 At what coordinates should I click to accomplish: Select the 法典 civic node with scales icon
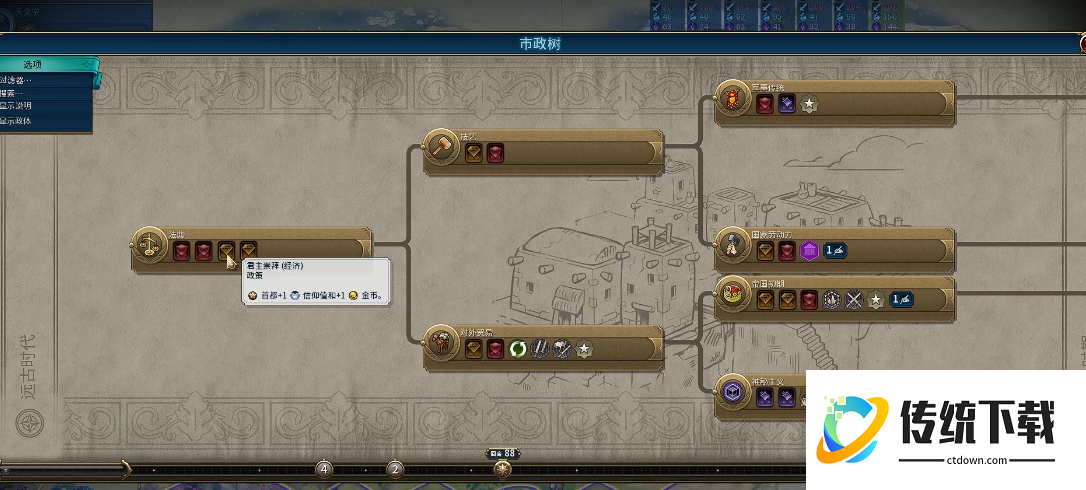pyautogui.click(x=150, y=243)
